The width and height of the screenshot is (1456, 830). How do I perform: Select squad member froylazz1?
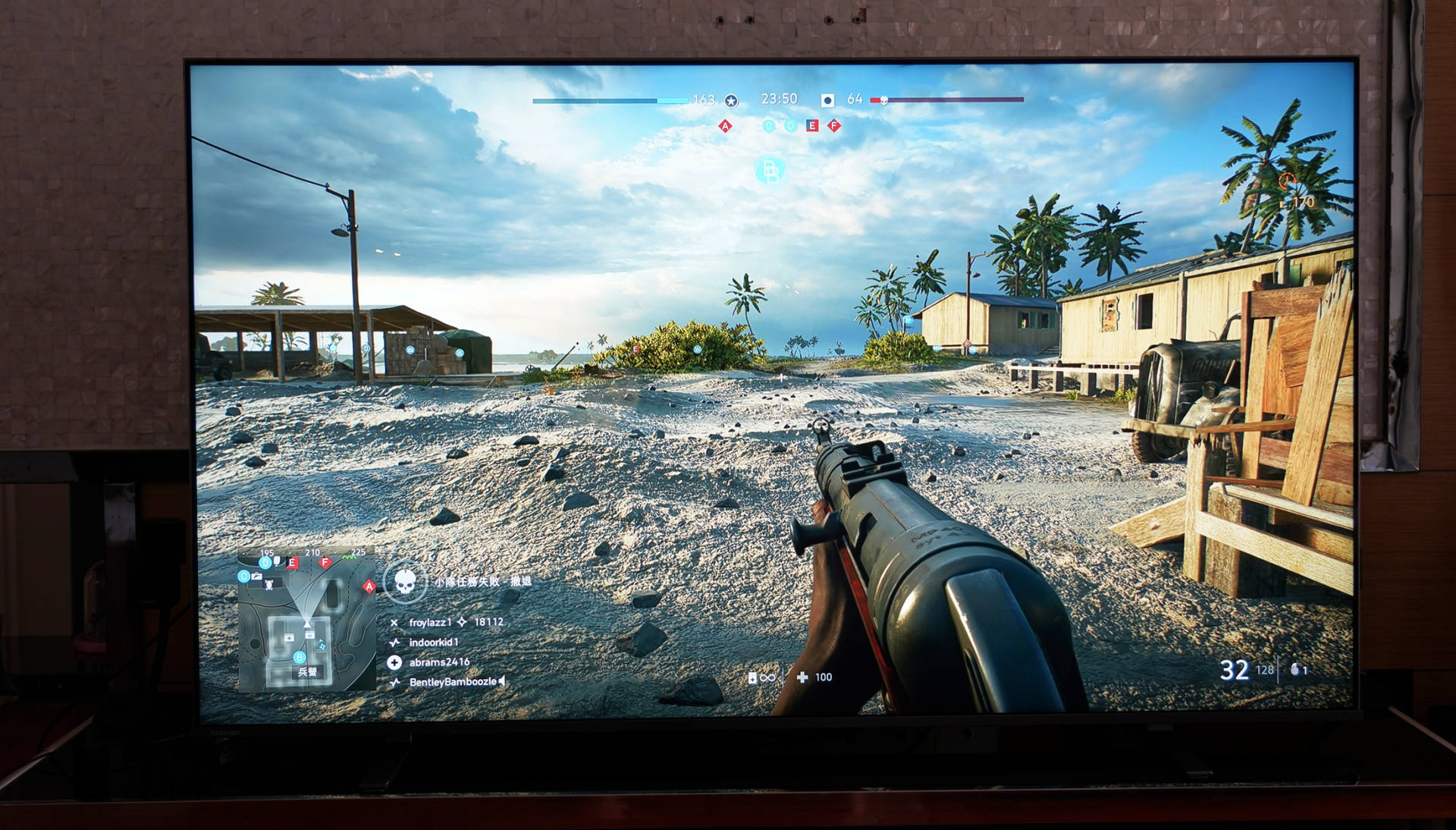(430, 622)
